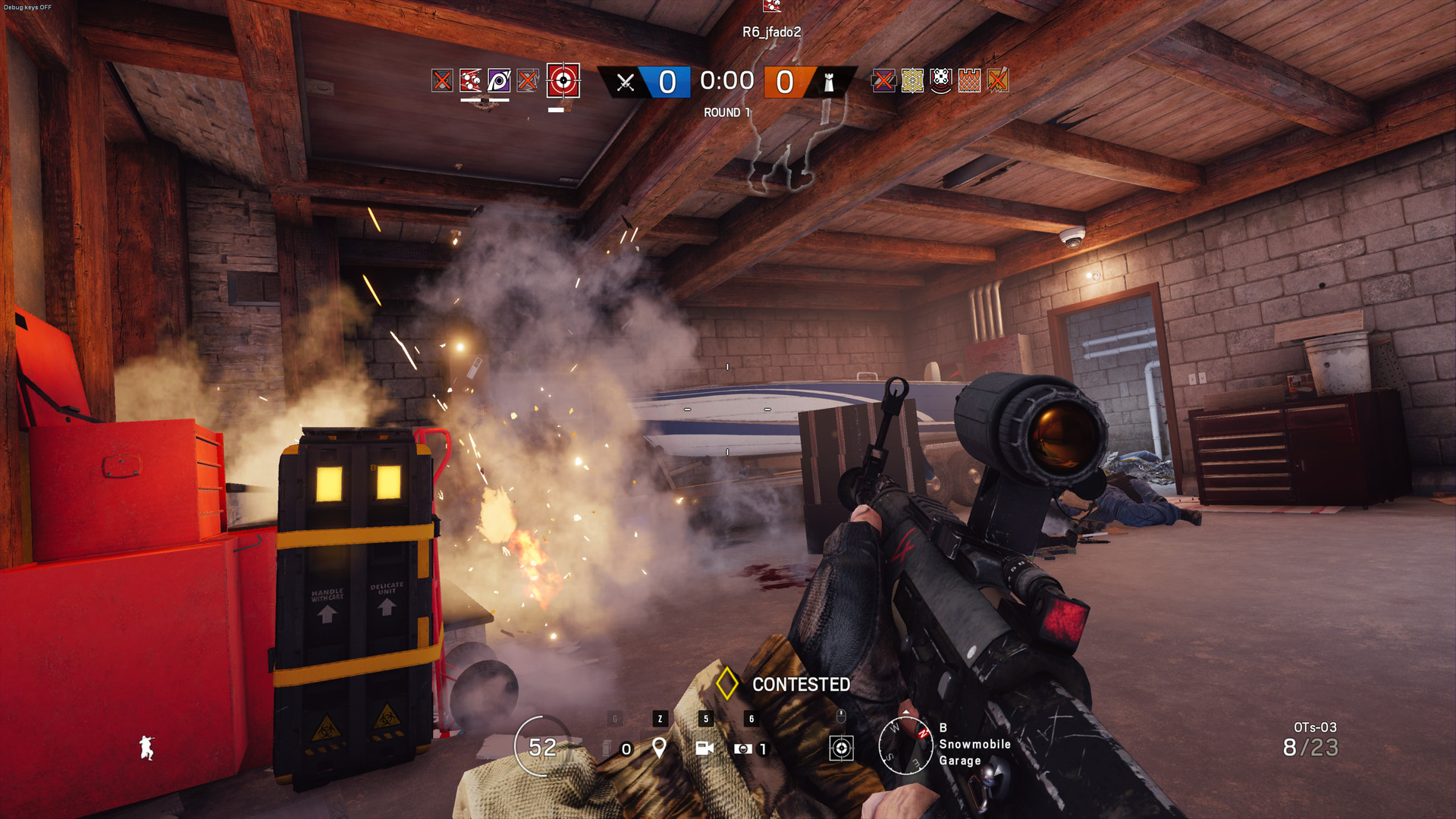The width and height of the screenshot is (1456, 819).
Task: Click the drone scan crosshair icon
Action: (x=841, y=749)
